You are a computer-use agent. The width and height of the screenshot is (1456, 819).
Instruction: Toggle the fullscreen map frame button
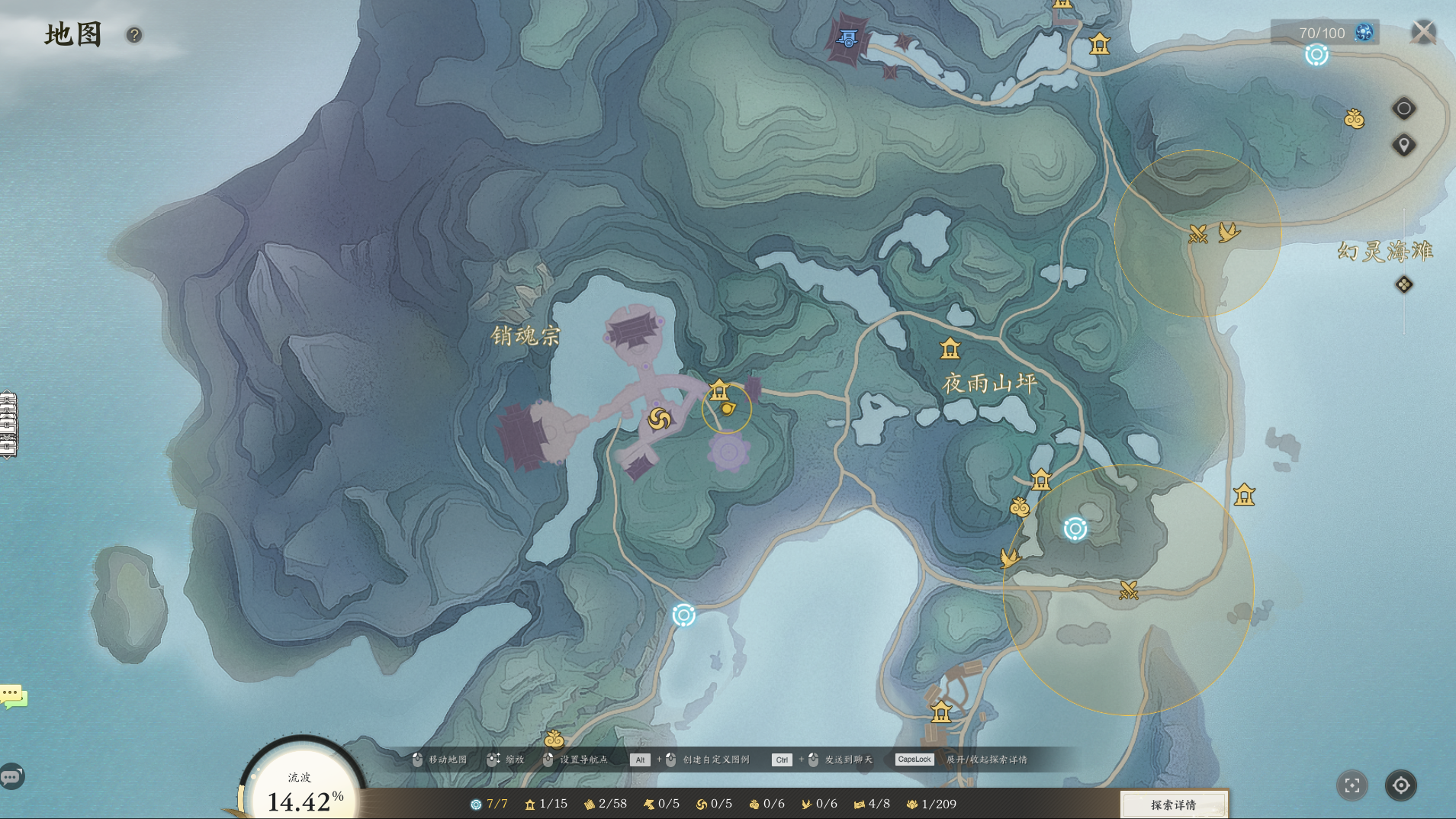pos(1352,785)
